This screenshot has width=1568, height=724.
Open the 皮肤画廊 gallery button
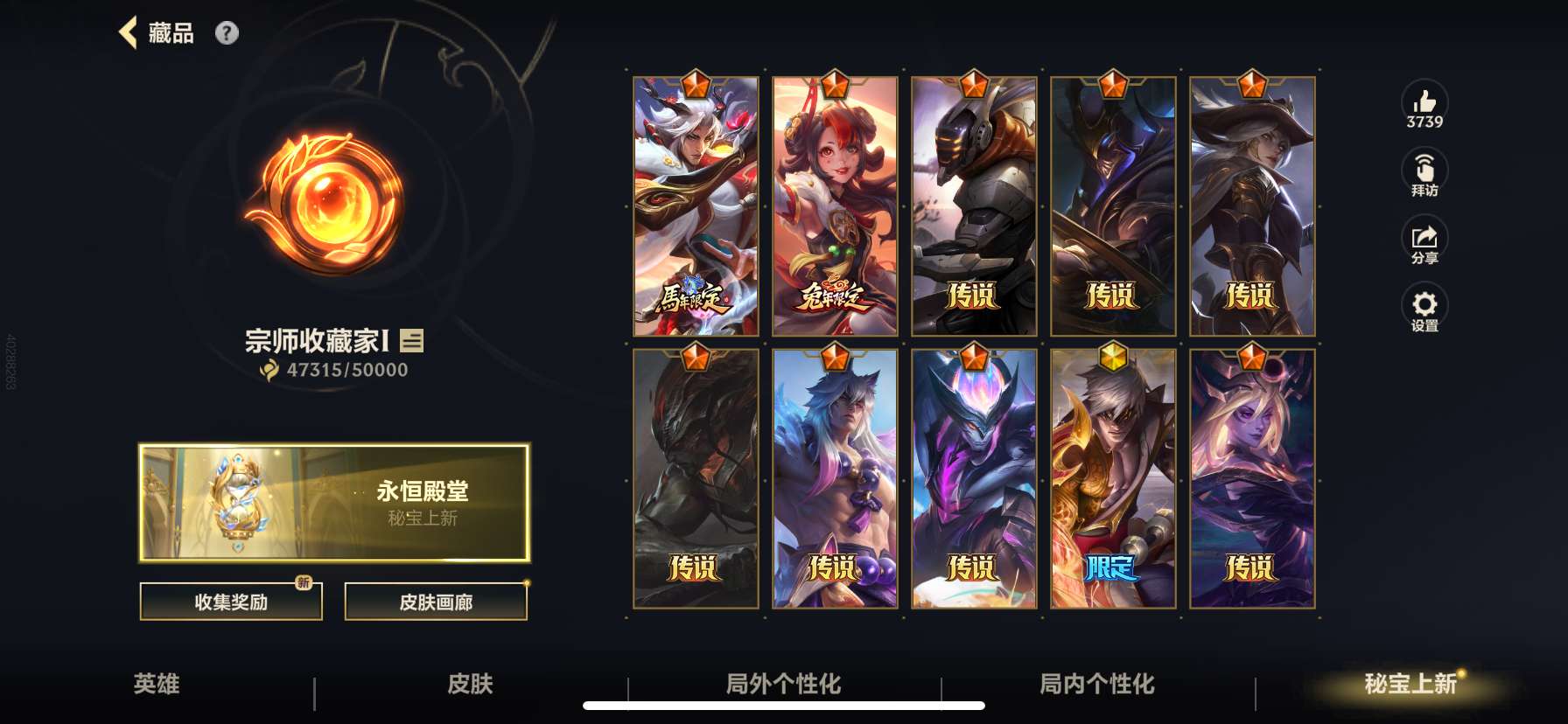[437, 601]
